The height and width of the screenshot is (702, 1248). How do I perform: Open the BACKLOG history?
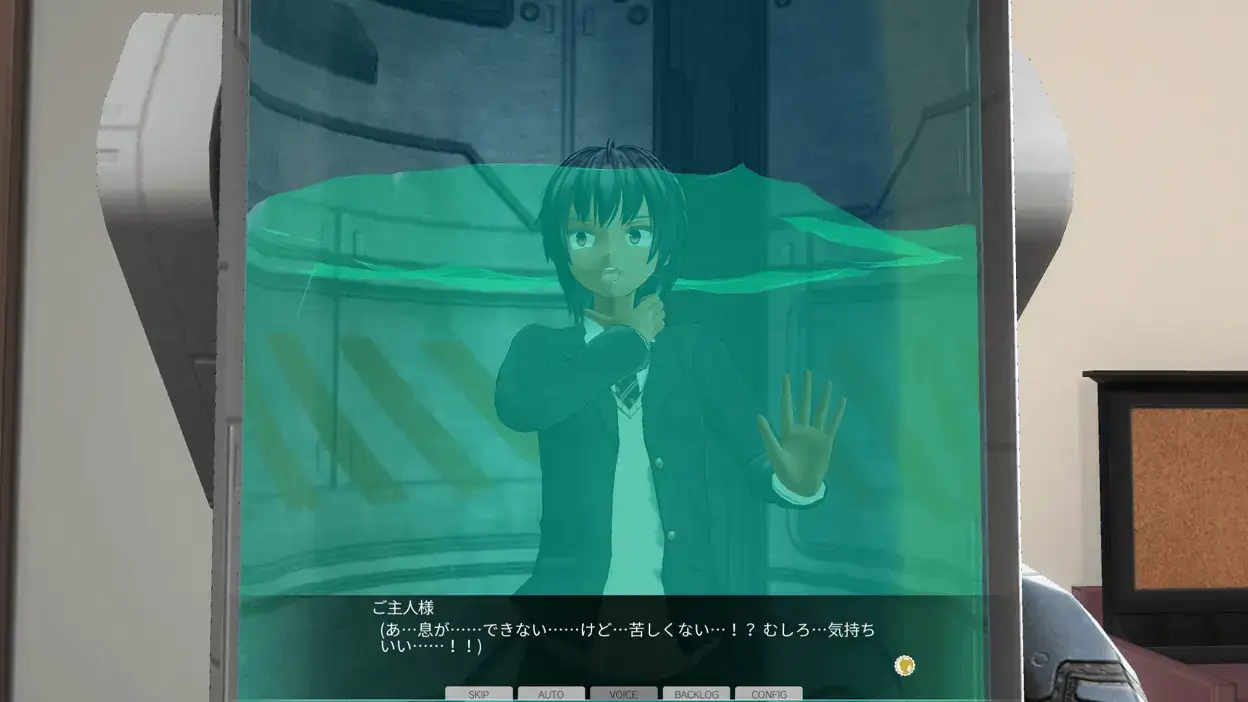[696, 694]
